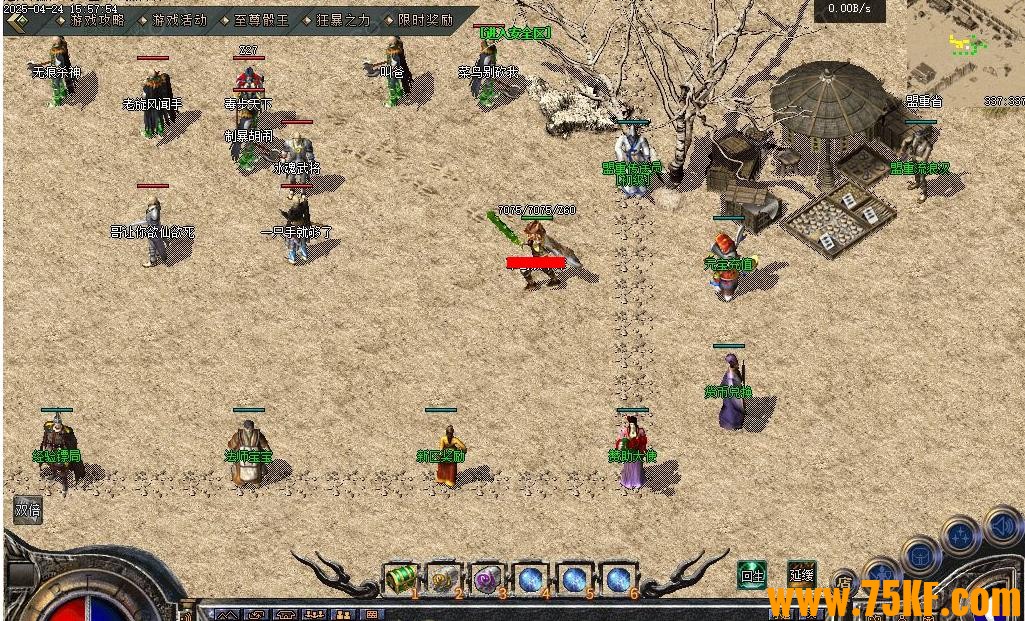Screen dimensions: 1025x621
Task: Open the 店 shop button
Action: tap(844, 581)
